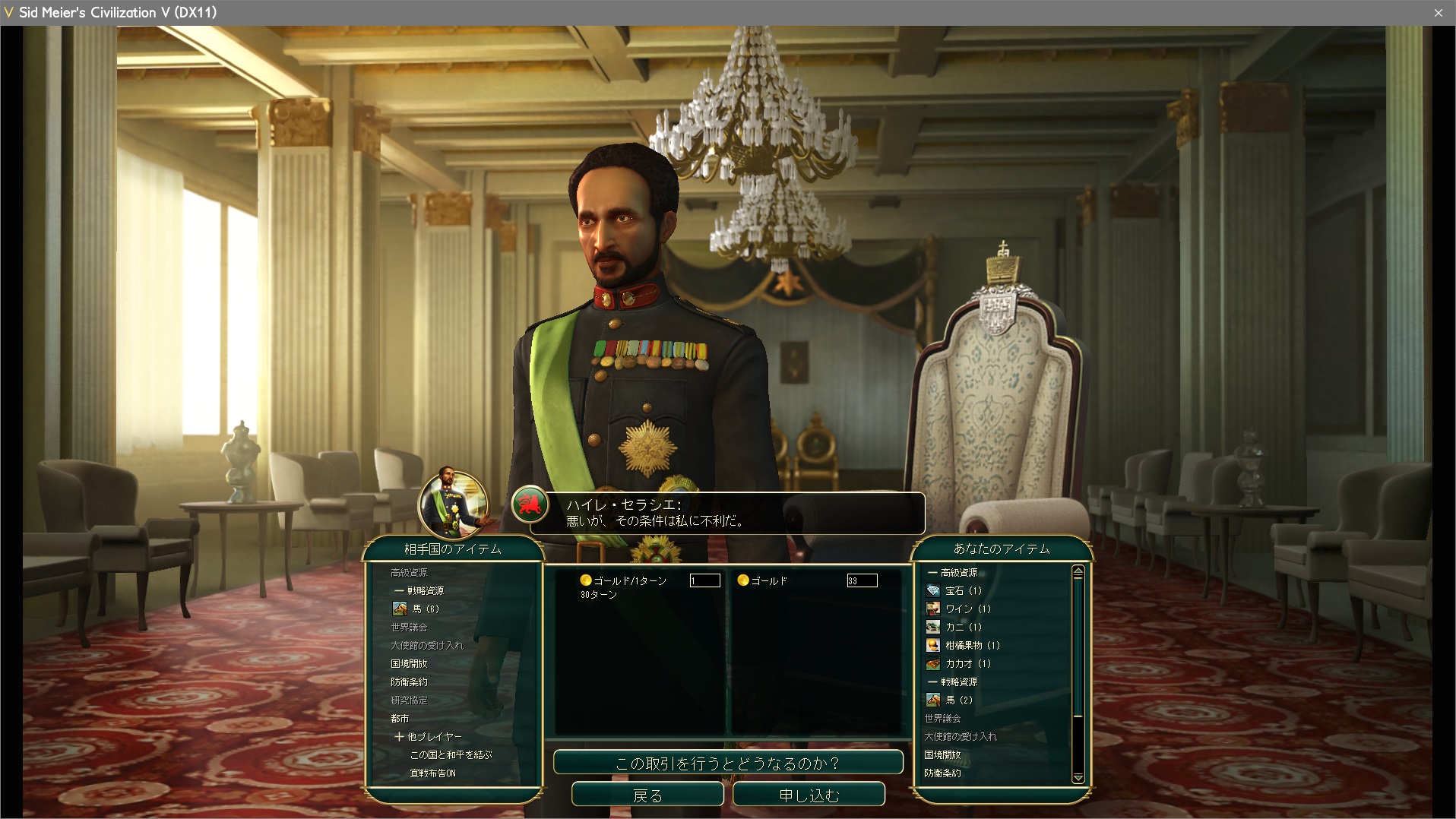
Task: Edit the lump-sum gold amount field showing 33
Action: coord(862,580)
